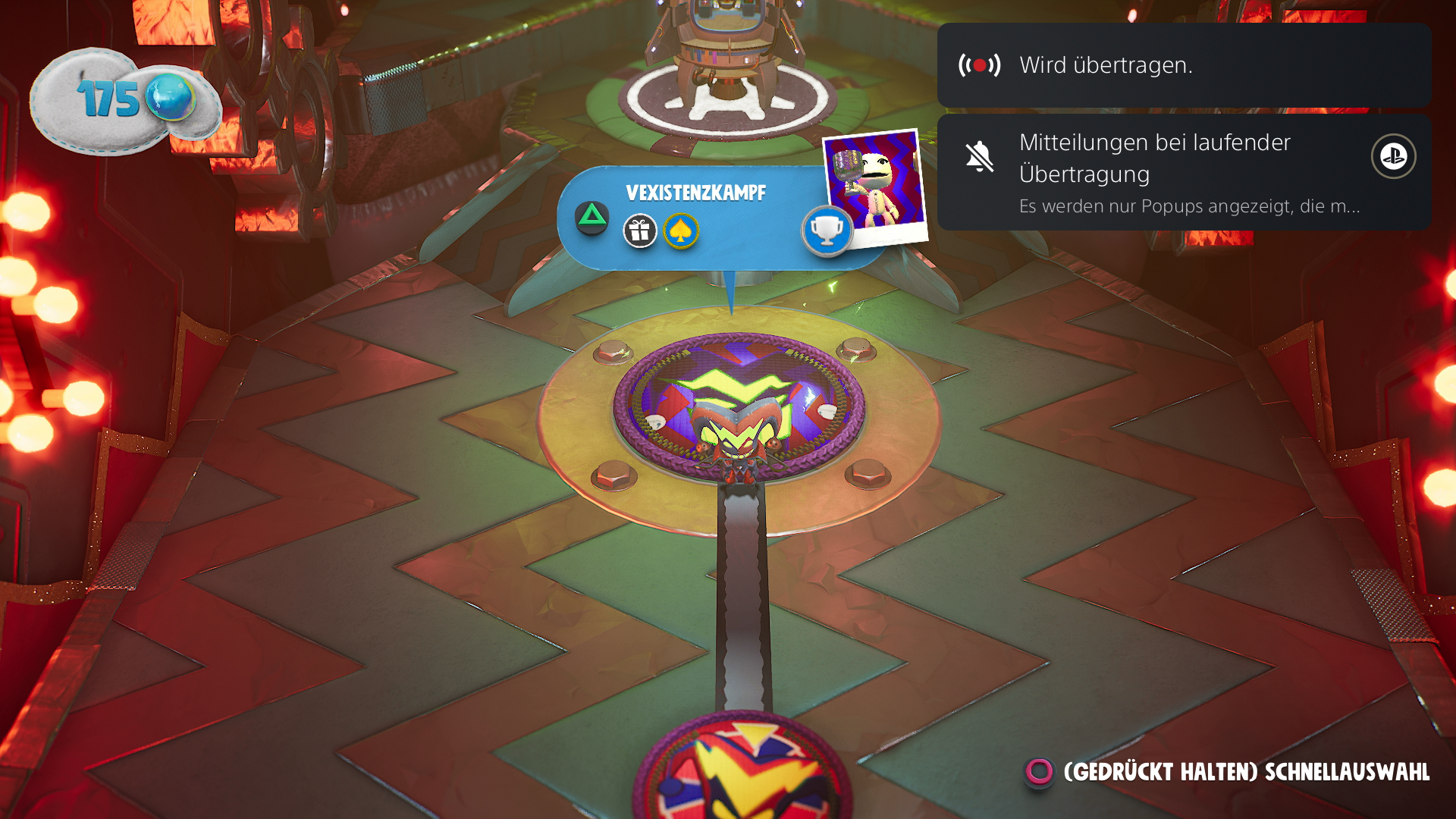Select the gold spade ace icon
This screenshot has height=819, width=1456.
tap(681, 231)
